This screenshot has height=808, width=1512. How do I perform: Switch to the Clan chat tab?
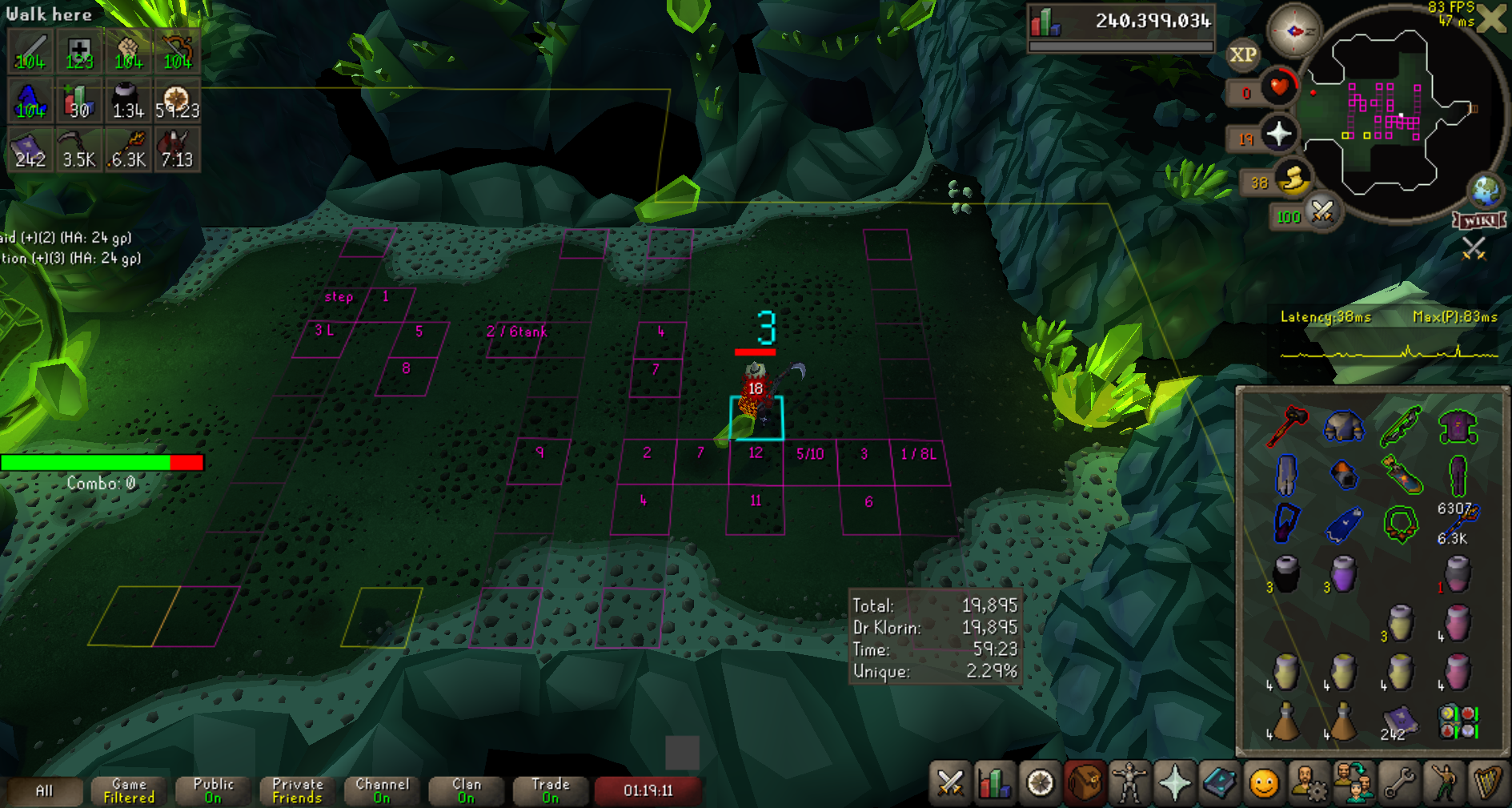[466, 790]
